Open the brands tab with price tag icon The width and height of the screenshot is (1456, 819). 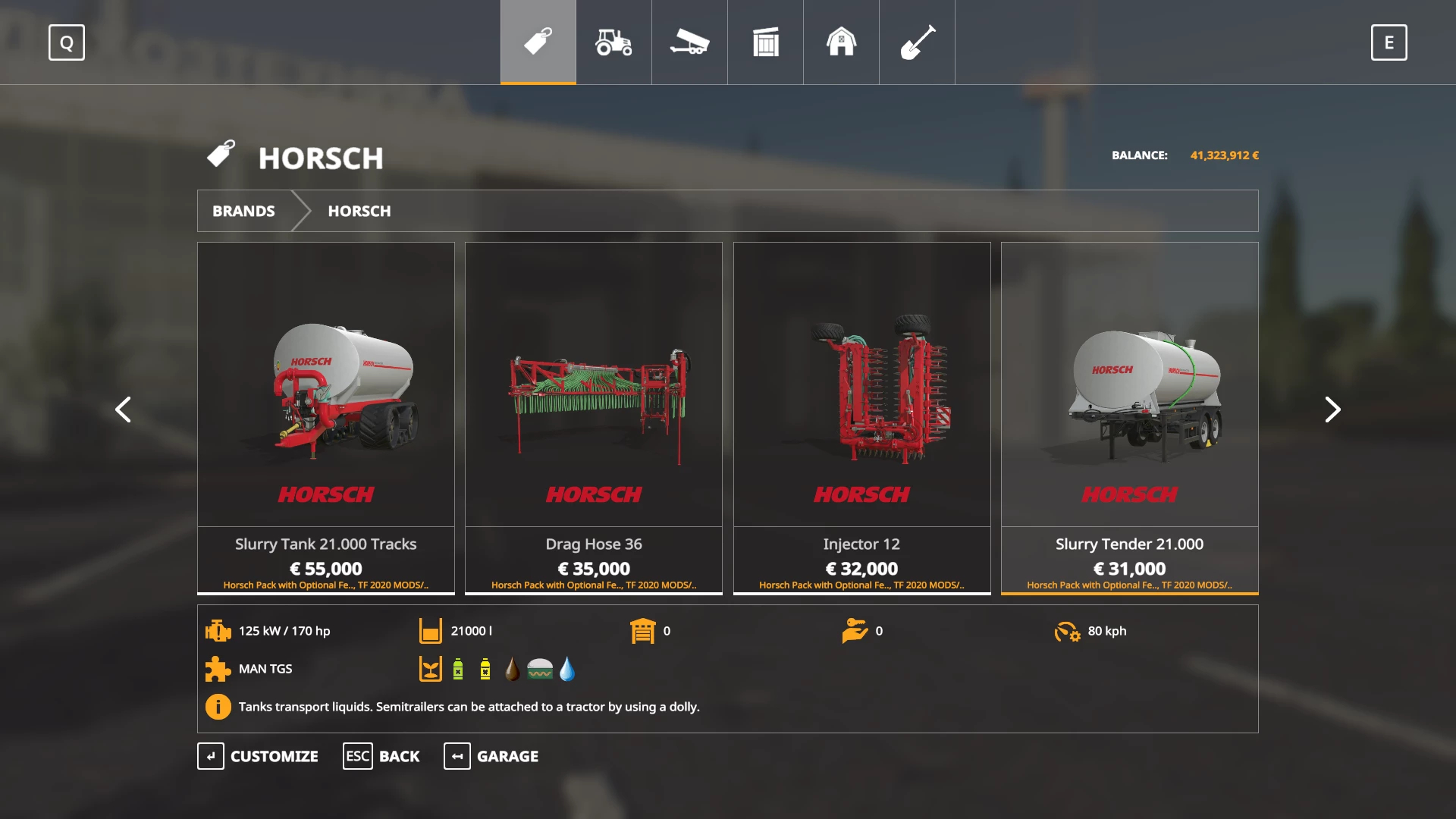click(538, 42)
